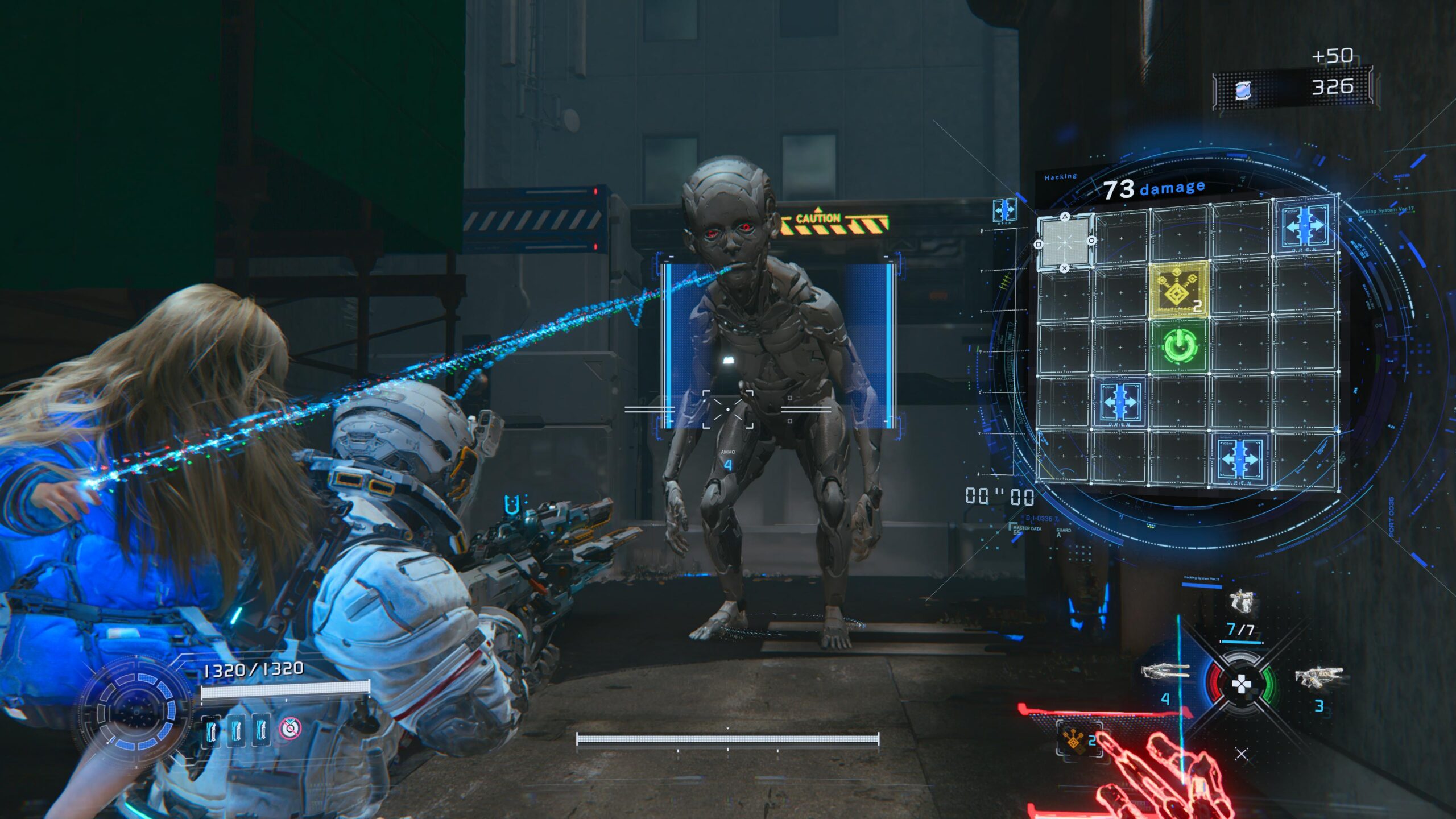Select the yellow multi-hack node on the grid
Screen dimensions: 1456x819
coord(1179,290)
